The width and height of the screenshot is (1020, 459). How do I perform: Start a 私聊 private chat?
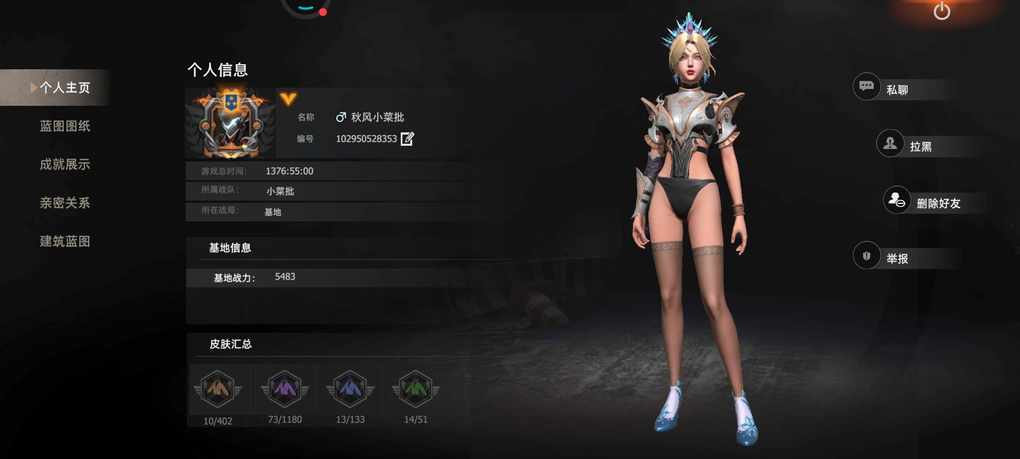[x=895, y=89]
